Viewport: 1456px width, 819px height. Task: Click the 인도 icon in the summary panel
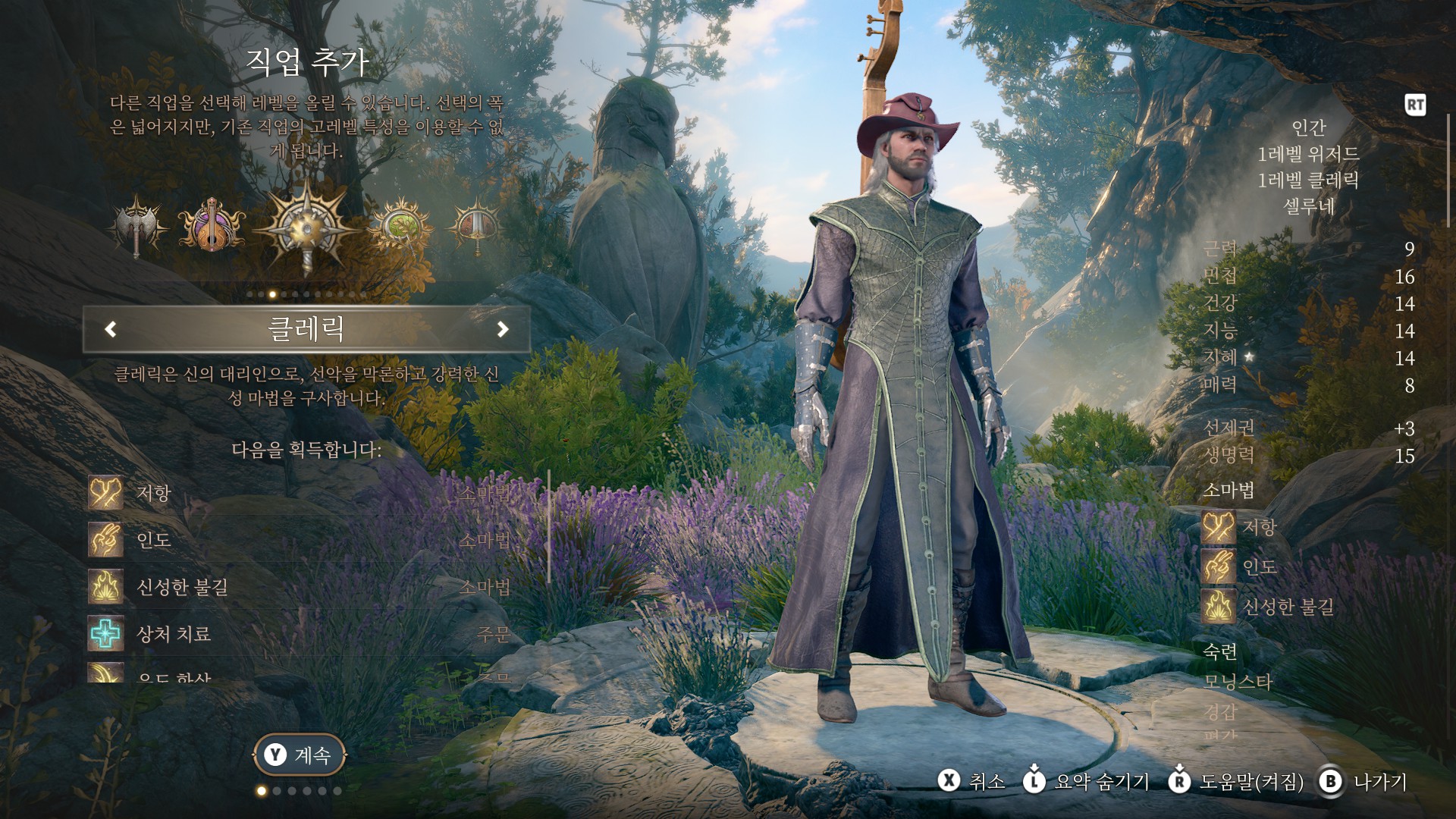click(1219, 567)
